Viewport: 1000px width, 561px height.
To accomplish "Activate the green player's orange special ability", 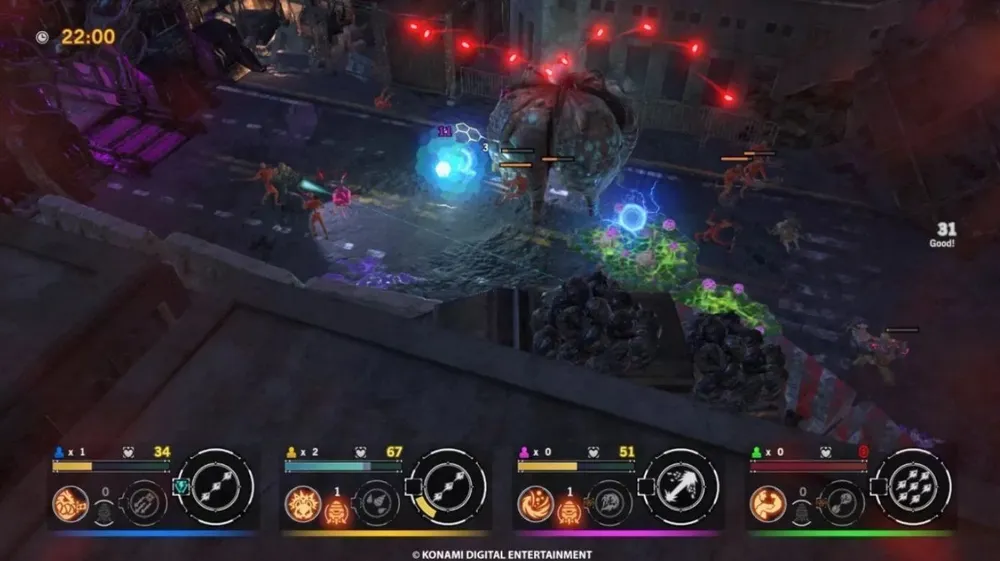I will (768, 502).
